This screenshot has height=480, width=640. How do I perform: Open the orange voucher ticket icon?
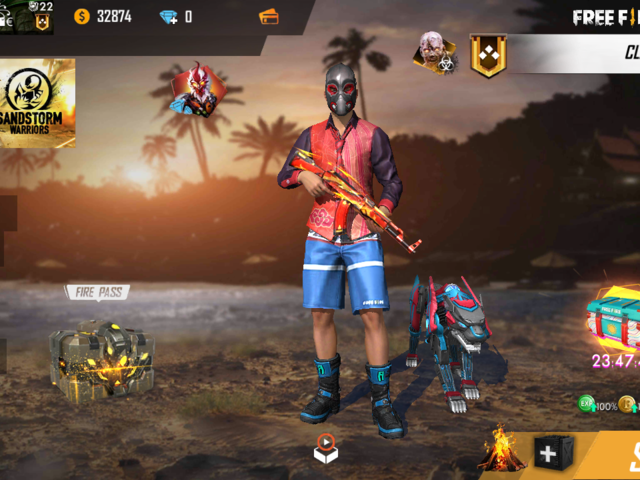[x=268, y=17]
